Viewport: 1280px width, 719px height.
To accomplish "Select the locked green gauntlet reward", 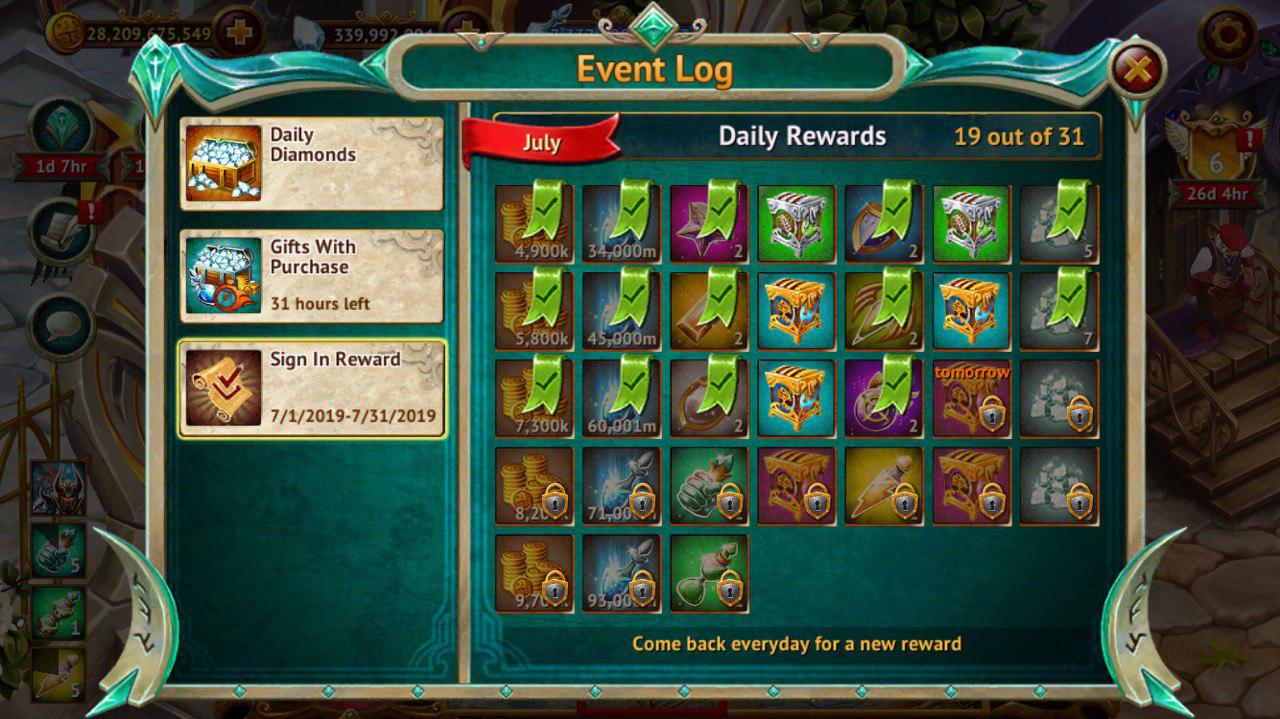I will (x=709, y=485).
